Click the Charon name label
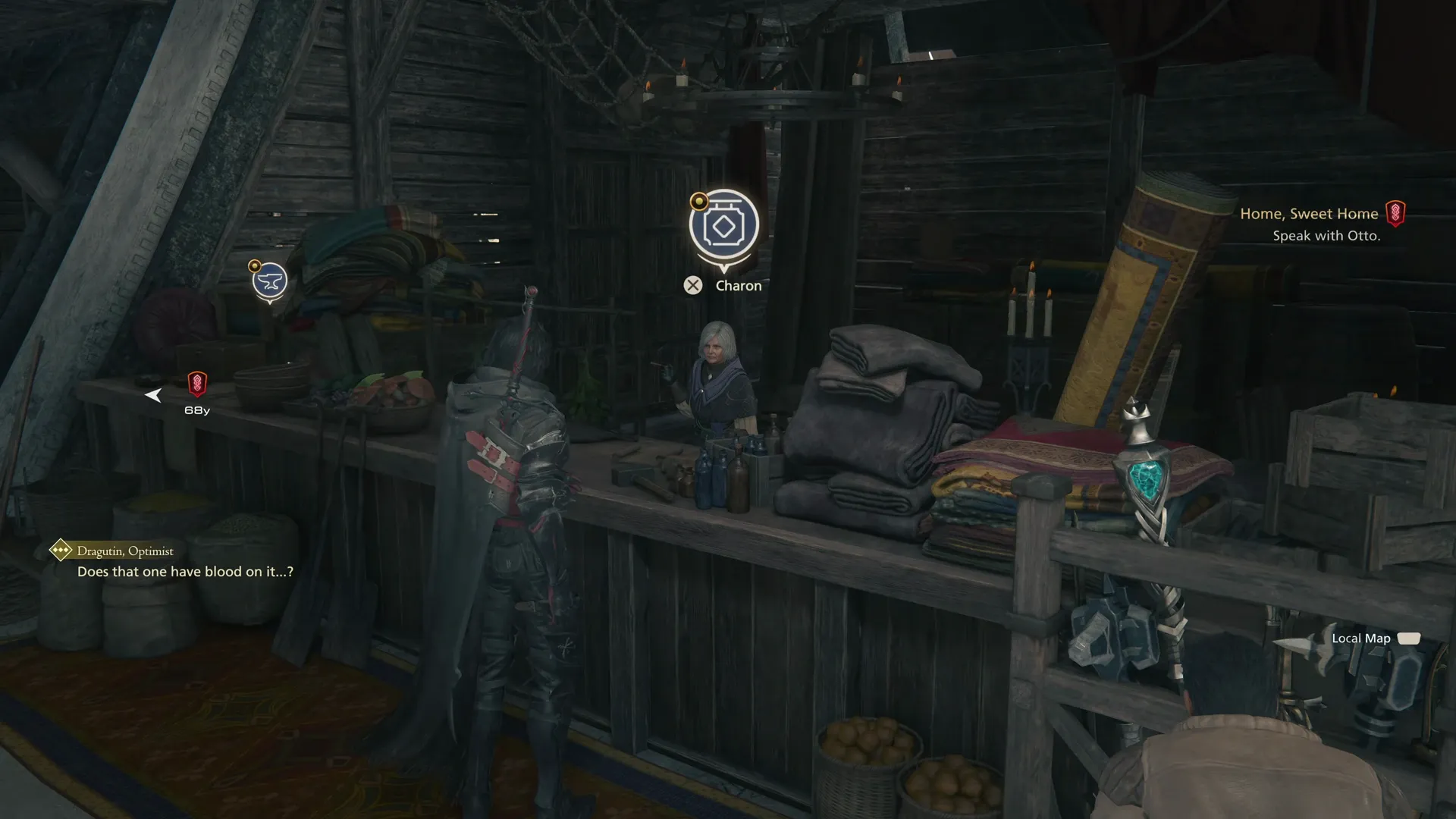Image resolution: width=1456 pixels, height=819 pixels. click(x=739, y=285)
